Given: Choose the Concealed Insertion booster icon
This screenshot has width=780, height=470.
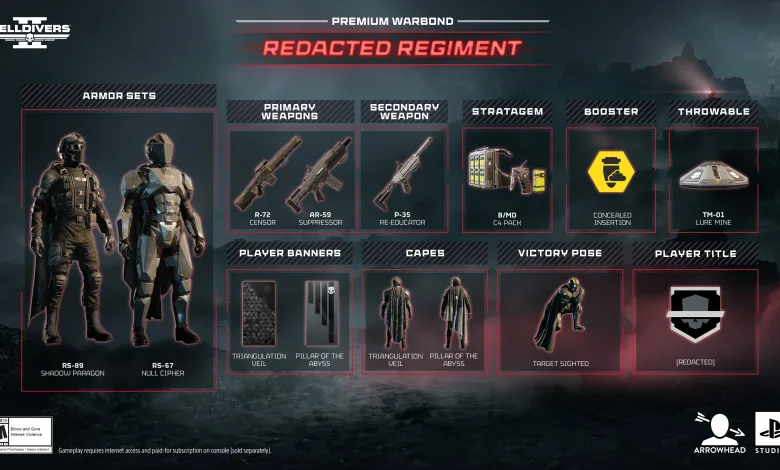Looking at the screenshot, I should [610, 172].
